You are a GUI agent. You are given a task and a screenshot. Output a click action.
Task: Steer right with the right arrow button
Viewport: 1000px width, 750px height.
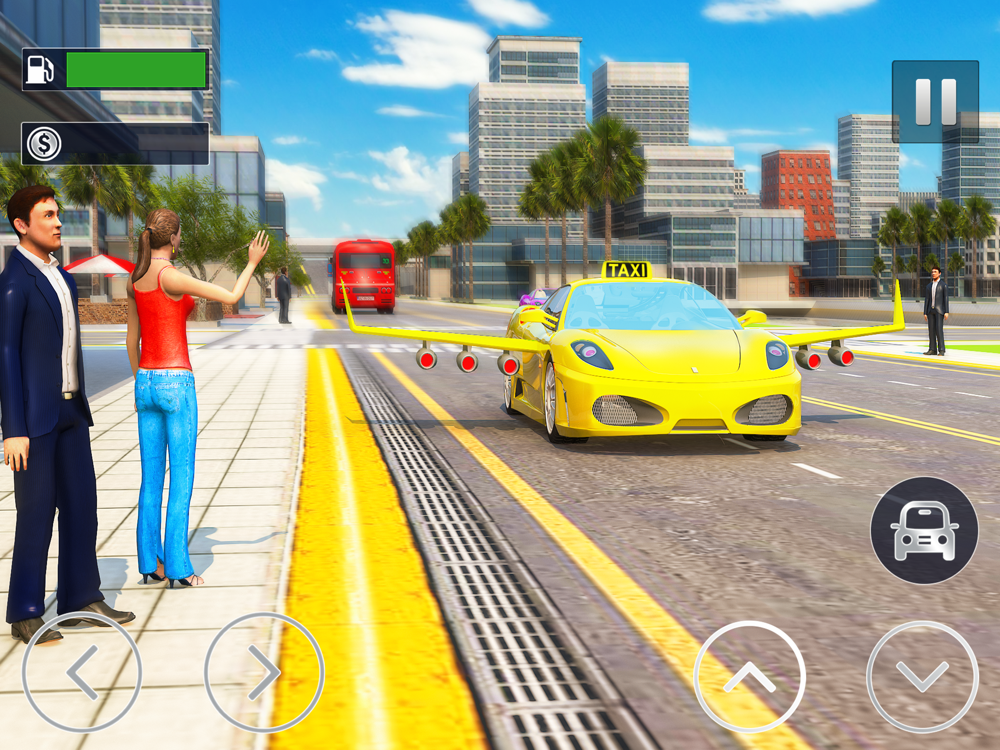264,671
